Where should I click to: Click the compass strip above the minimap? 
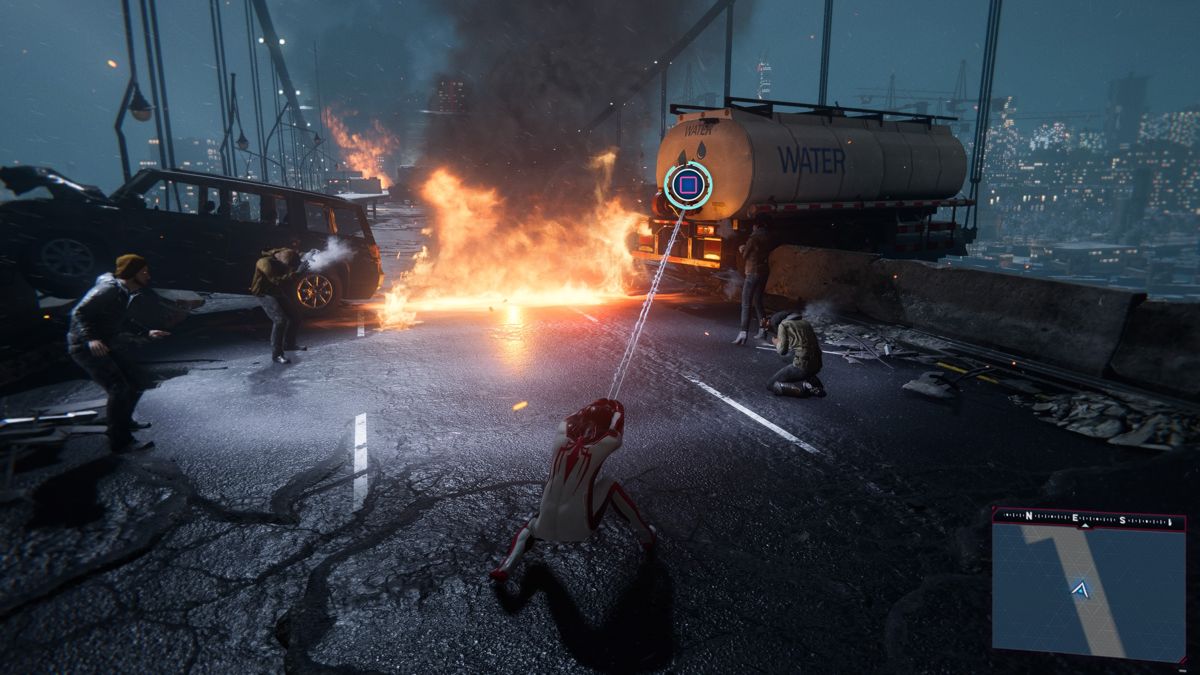click(1088, 519)
